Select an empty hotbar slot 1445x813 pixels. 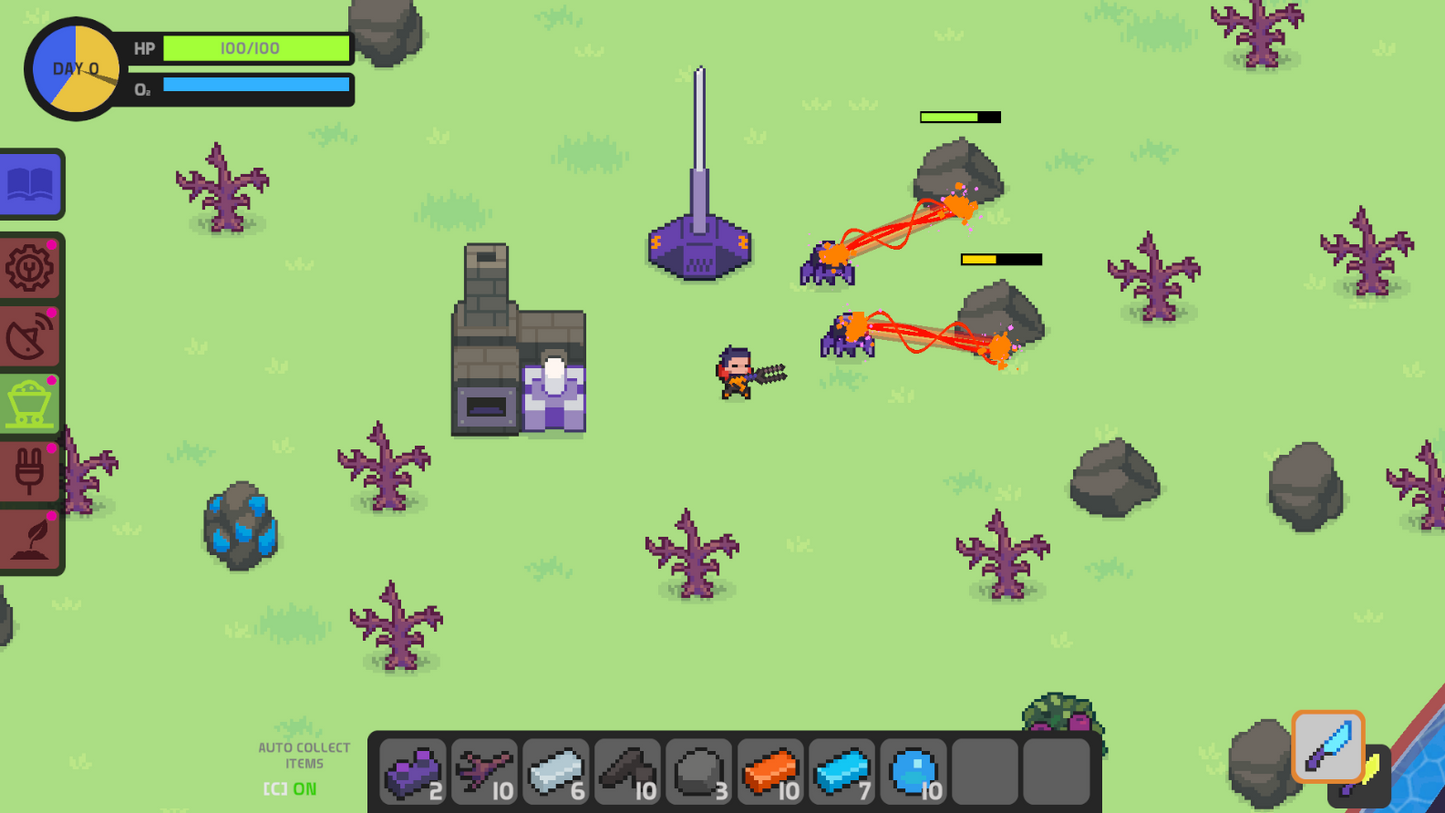pos(985,770)
